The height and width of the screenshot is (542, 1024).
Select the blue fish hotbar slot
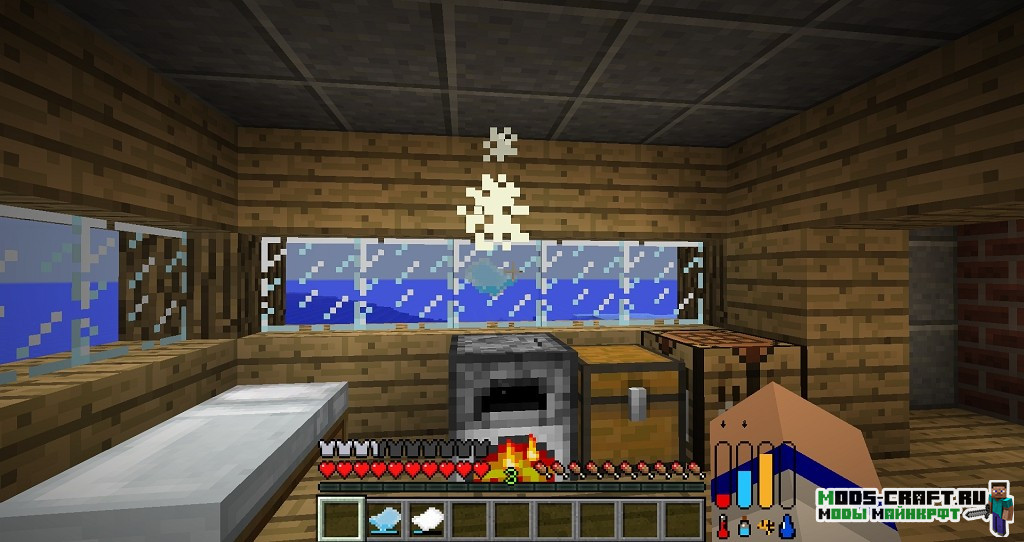click(385, 517)
